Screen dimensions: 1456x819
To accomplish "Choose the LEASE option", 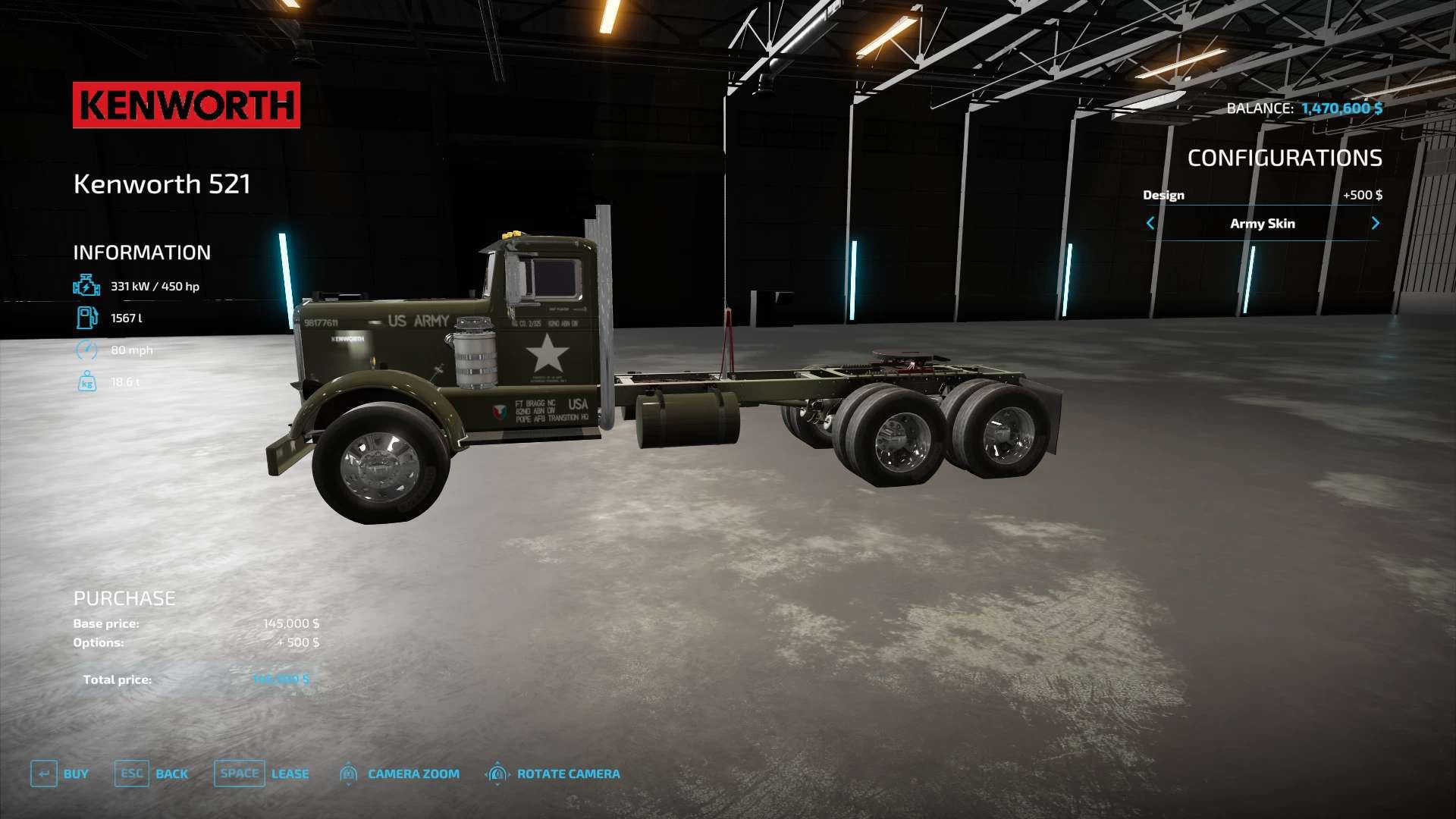I will (262, 773).
